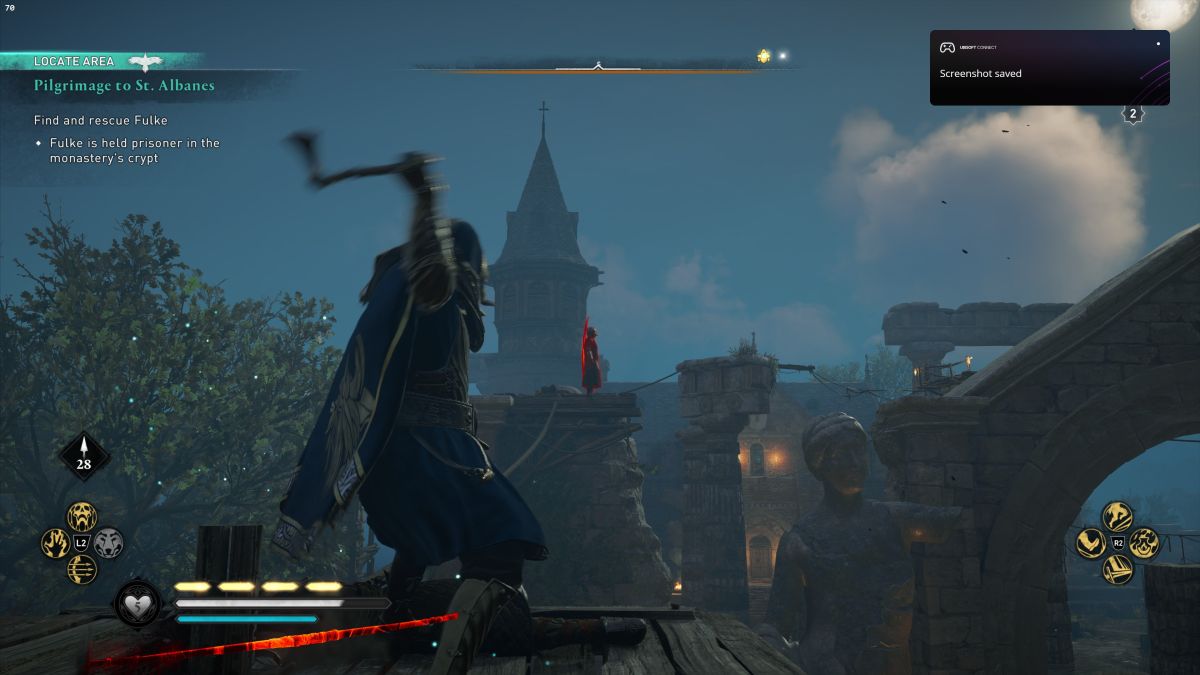
Task: Select the skull ability at top of L2 wheel
Action: pos(82,517)
